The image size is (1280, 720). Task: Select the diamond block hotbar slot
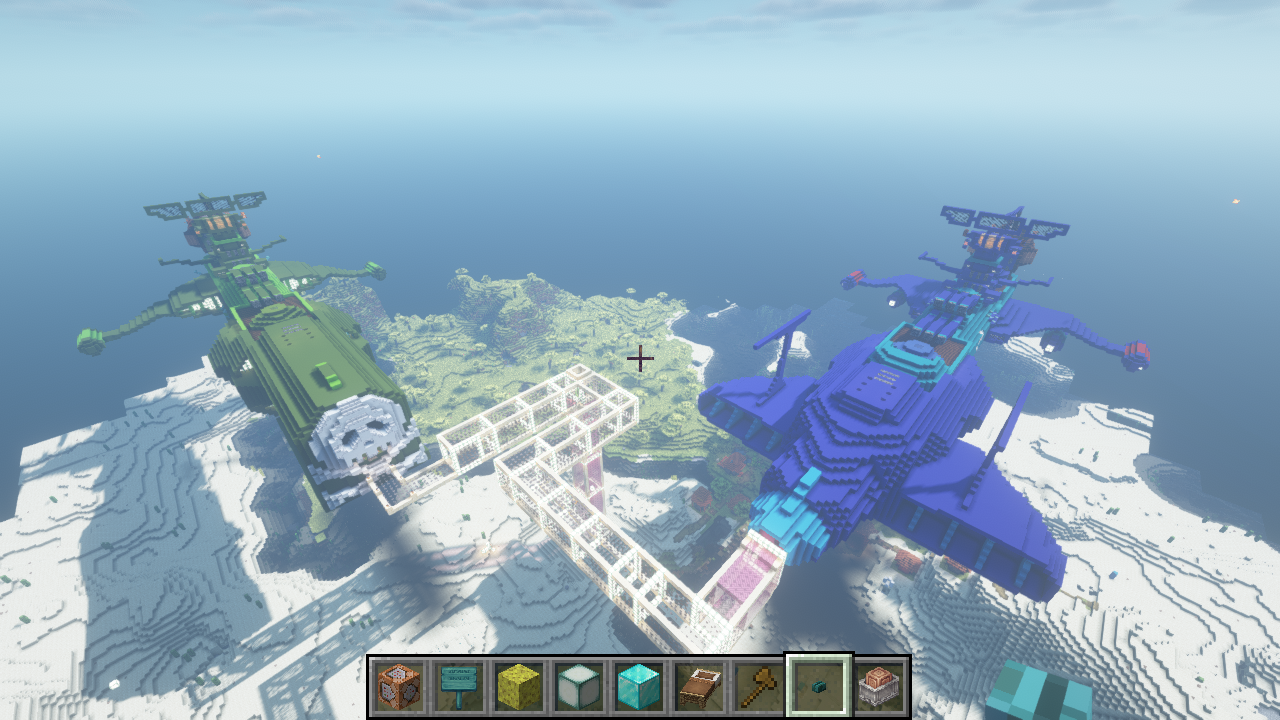click(x=636, y=686)
